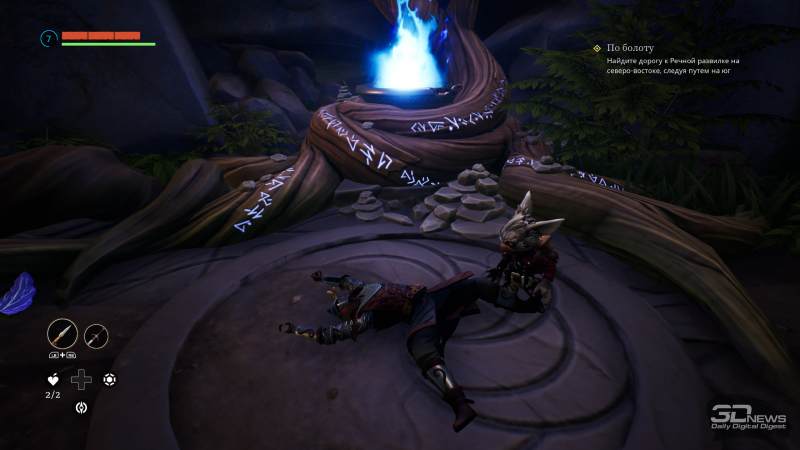Select the secondary pickaxe weapon slot
The height and width of the screenshot is (450, 800).
[x=96, y=336]
